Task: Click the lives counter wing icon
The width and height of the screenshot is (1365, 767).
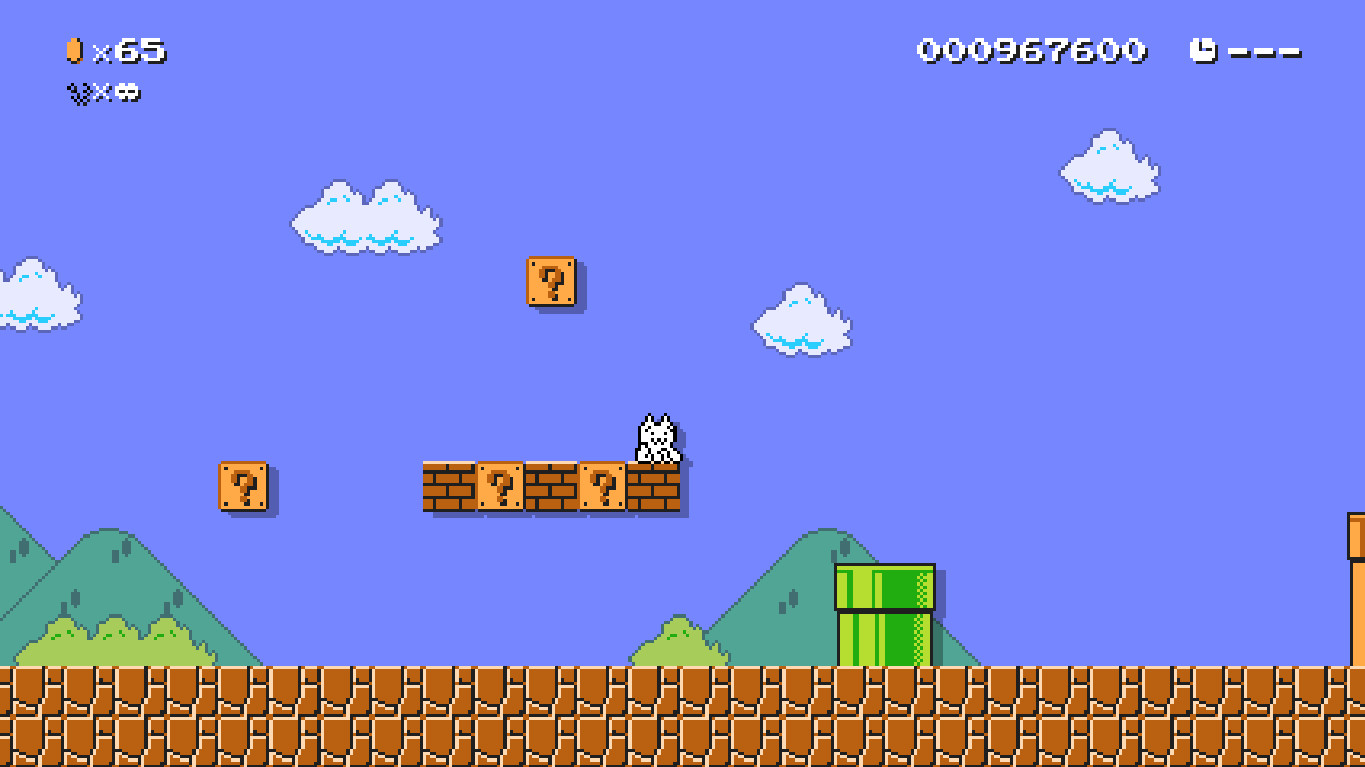Action: (x=78, y=93)
